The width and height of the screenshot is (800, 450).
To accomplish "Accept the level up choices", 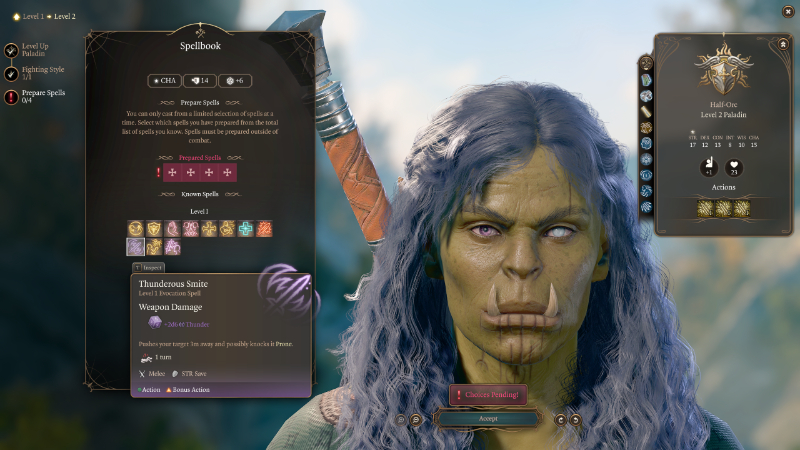I will click(x=488, y=419).
